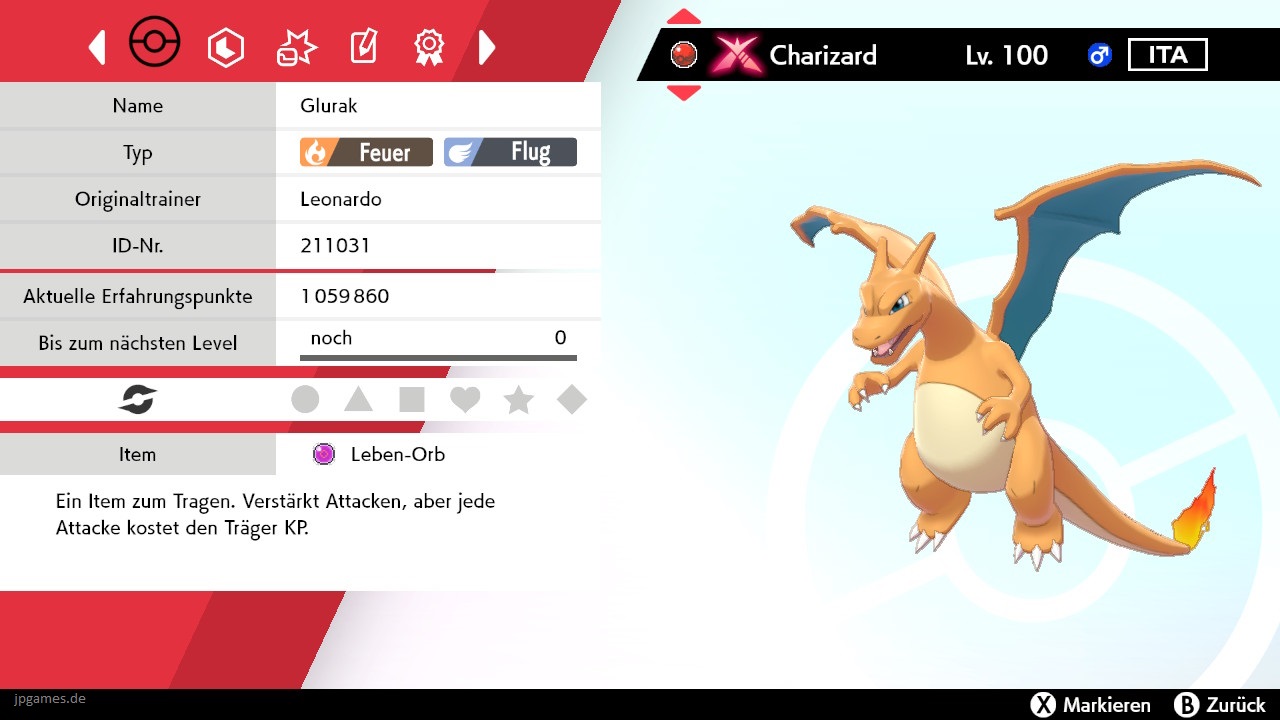Toggle the star marking
This screenshot has width=1280, height=720.
(518, 400)
